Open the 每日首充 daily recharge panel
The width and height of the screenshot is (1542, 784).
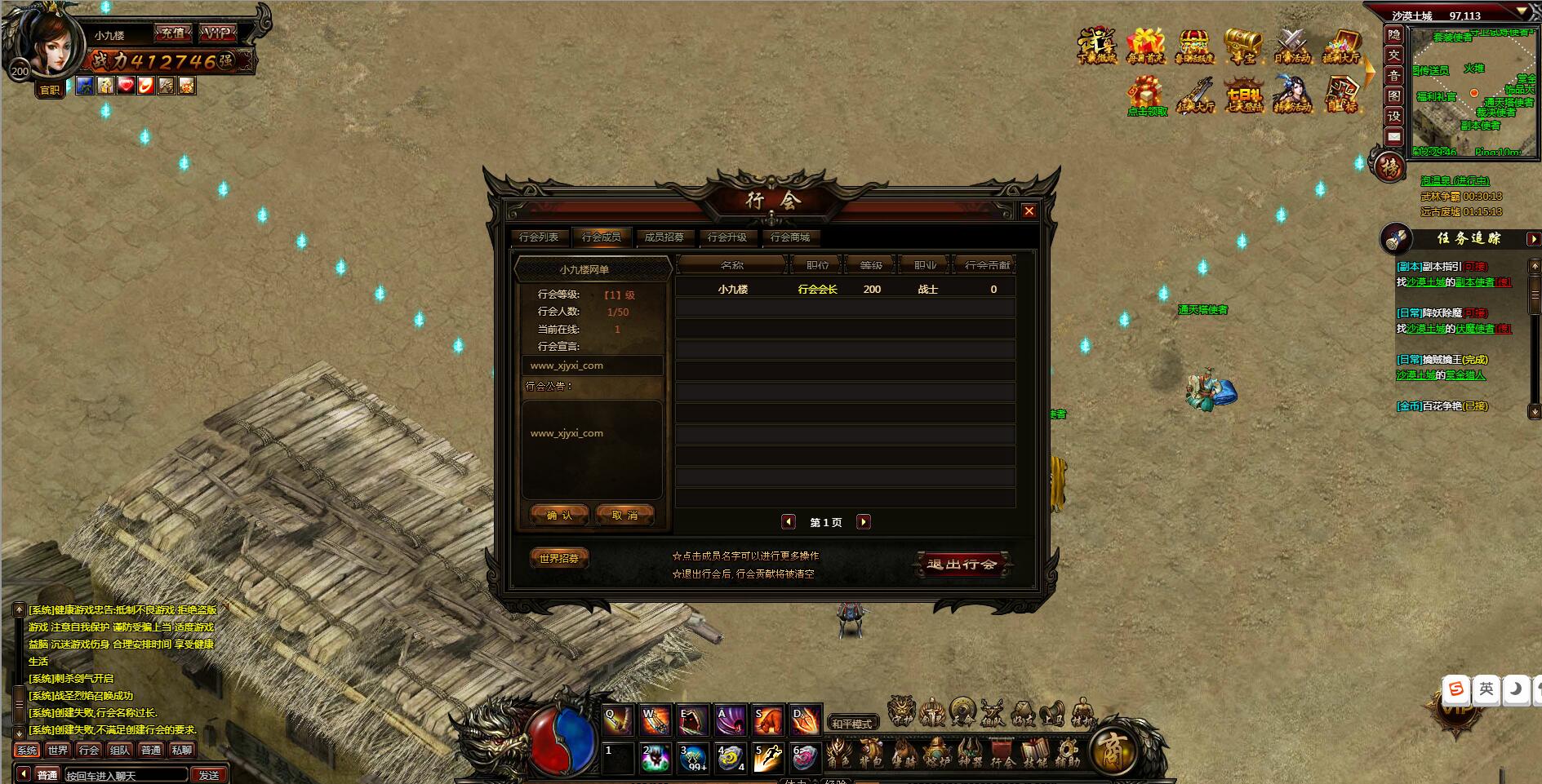(x=1145, y=45)
